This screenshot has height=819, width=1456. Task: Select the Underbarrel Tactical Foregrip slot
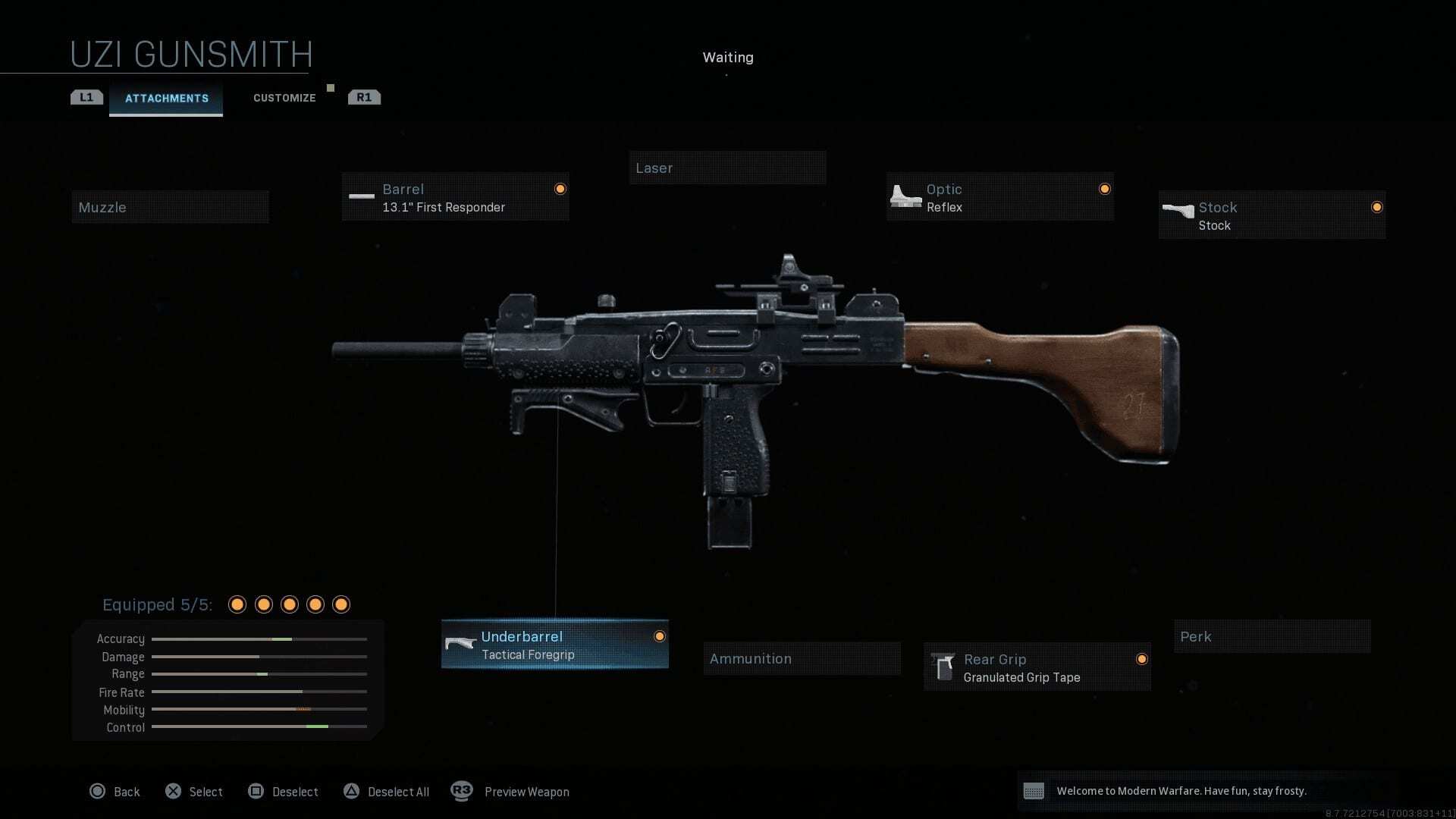[x=554, y=645]
